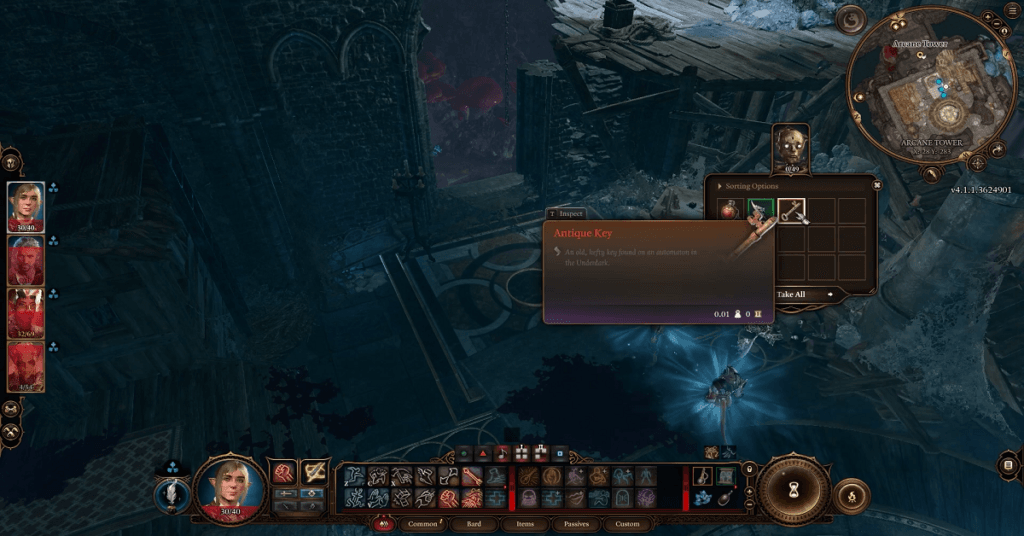Close the loot container window

[877, 184]
